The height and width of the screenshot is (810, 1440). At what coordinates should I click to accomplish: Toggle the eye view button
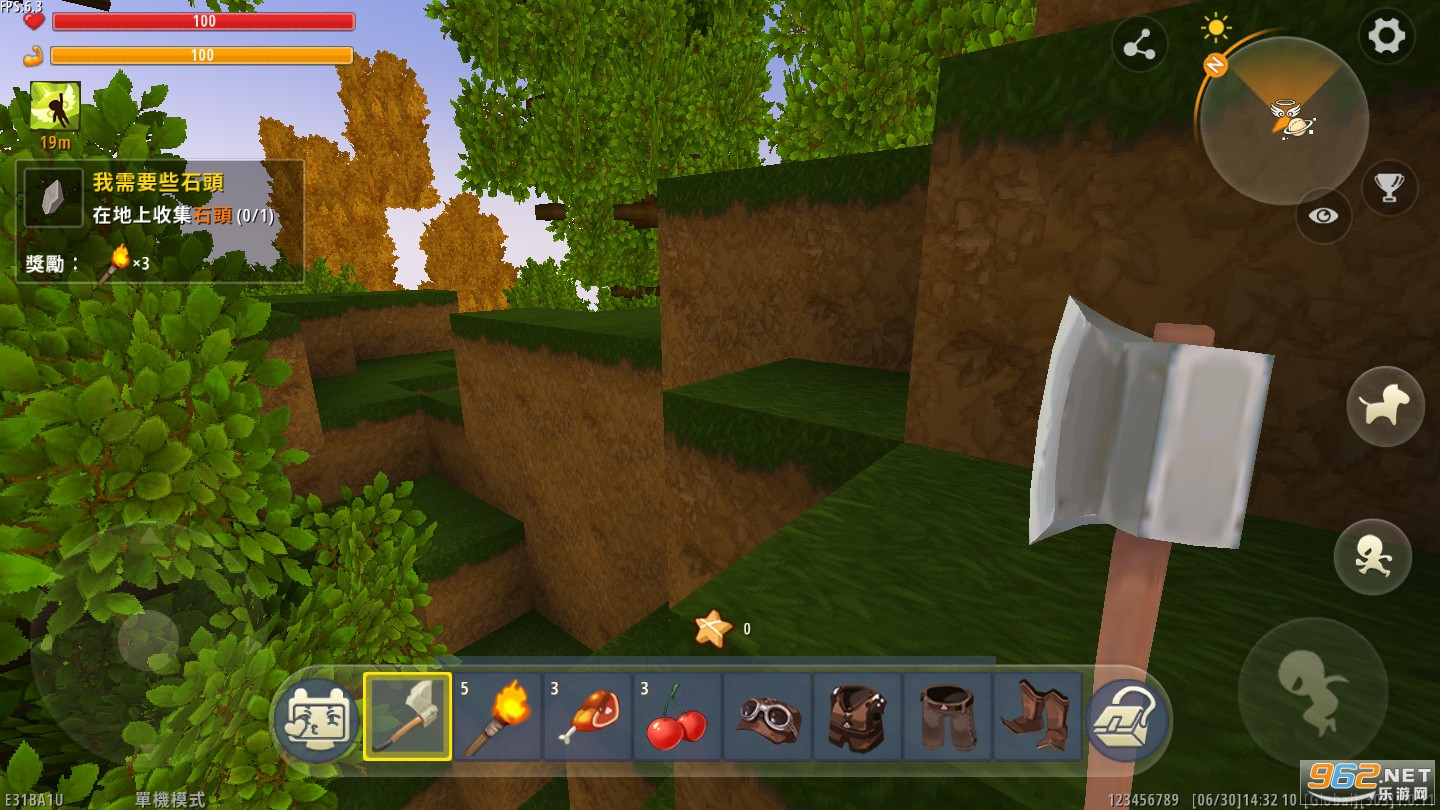1323,216
